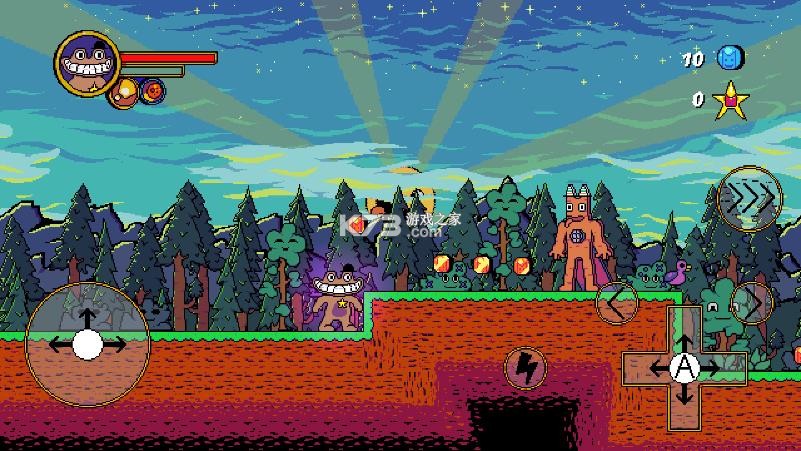Activate the lightning bolt ability button
The height and width of the screenshot is (451, 801).
[x=524, y=368]
